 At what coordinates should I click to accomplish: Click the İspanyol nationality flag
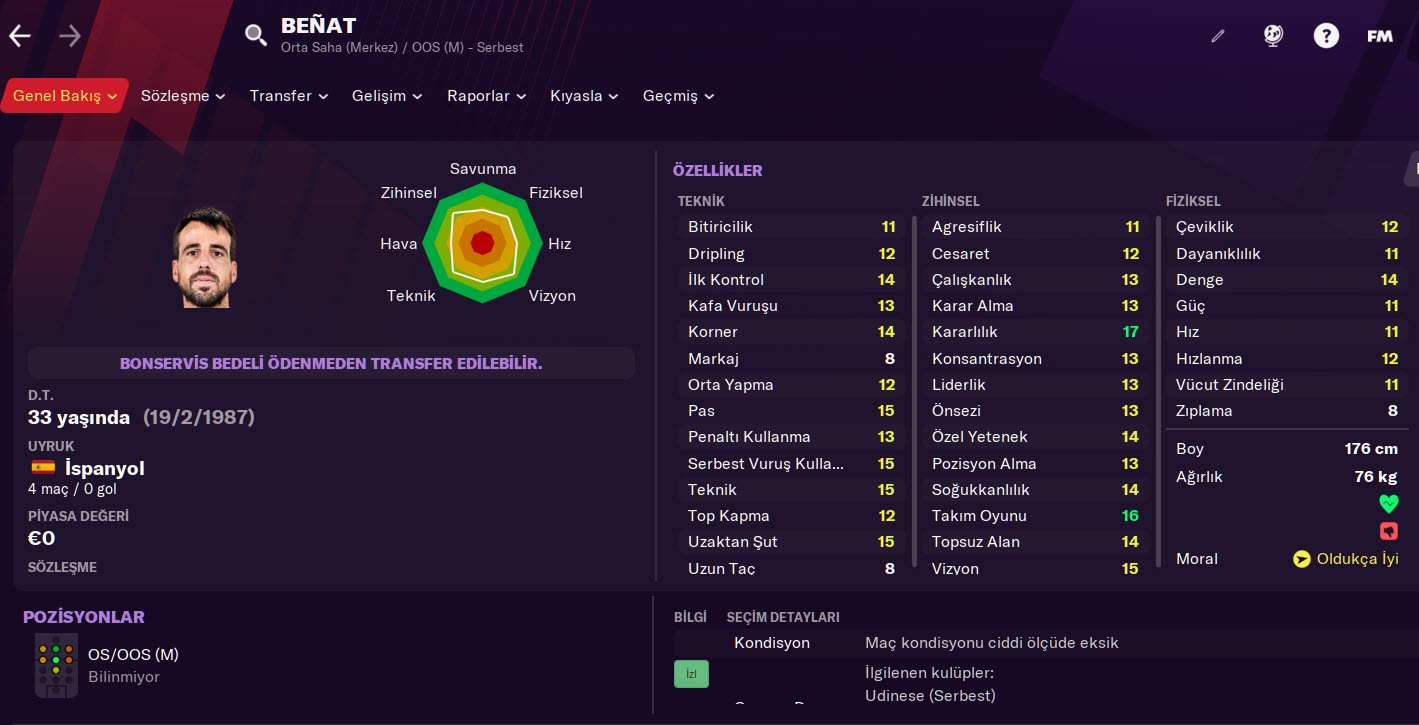[x=43, y=467]
